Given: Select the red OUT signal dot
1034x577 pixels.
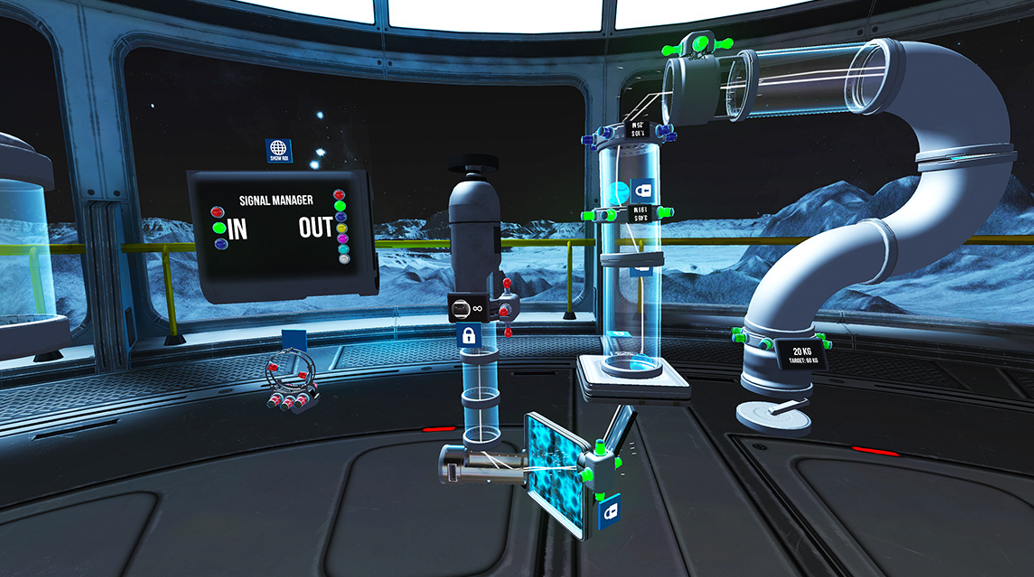Looking at the screenshot, I should point(338,195).
